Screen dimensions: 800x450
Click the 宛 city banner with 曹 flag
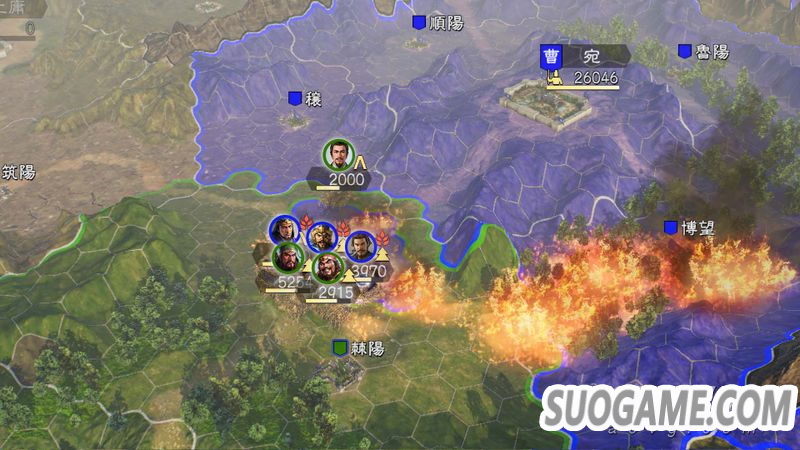(585, 55)
